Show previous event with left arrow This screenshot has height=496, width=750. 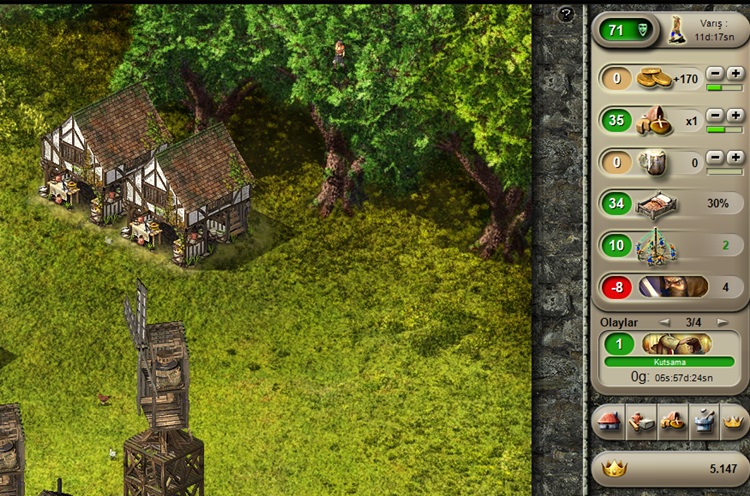click(x=662, y=322)
